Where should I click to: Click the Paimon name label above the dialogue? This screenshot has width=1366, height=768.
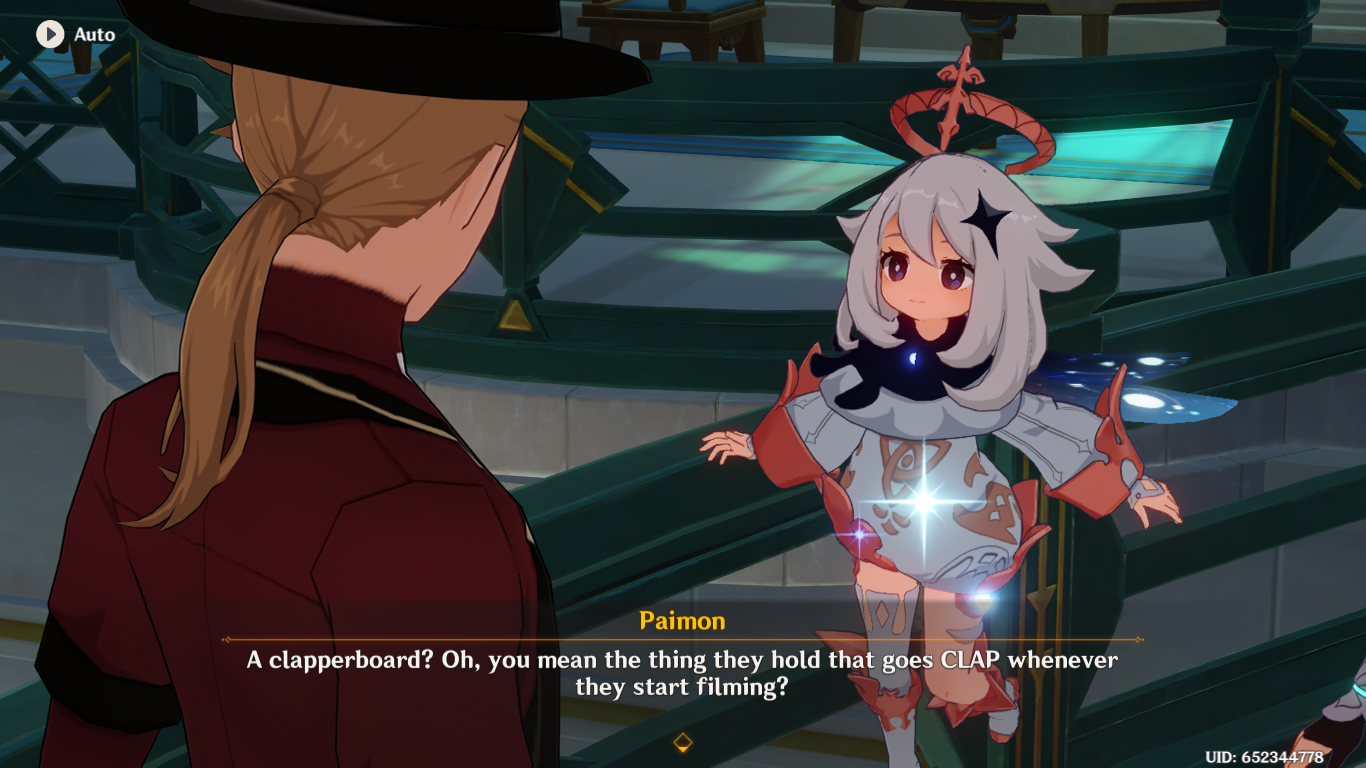(x=683, y=620)
